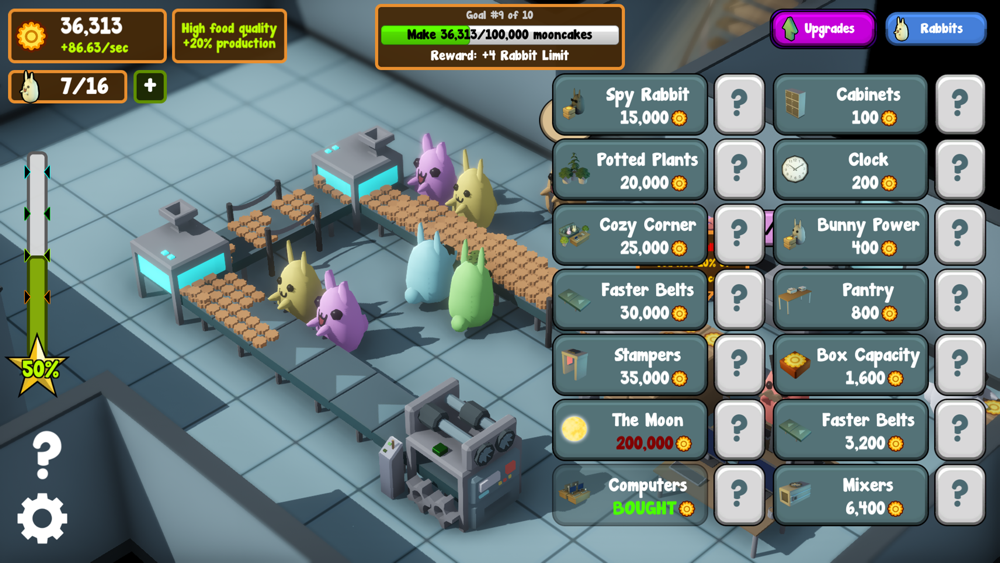Viewport: 1000px width, 563px height.
Task: Purchase the Potted Plants upgrade
Action: point(630,170)
